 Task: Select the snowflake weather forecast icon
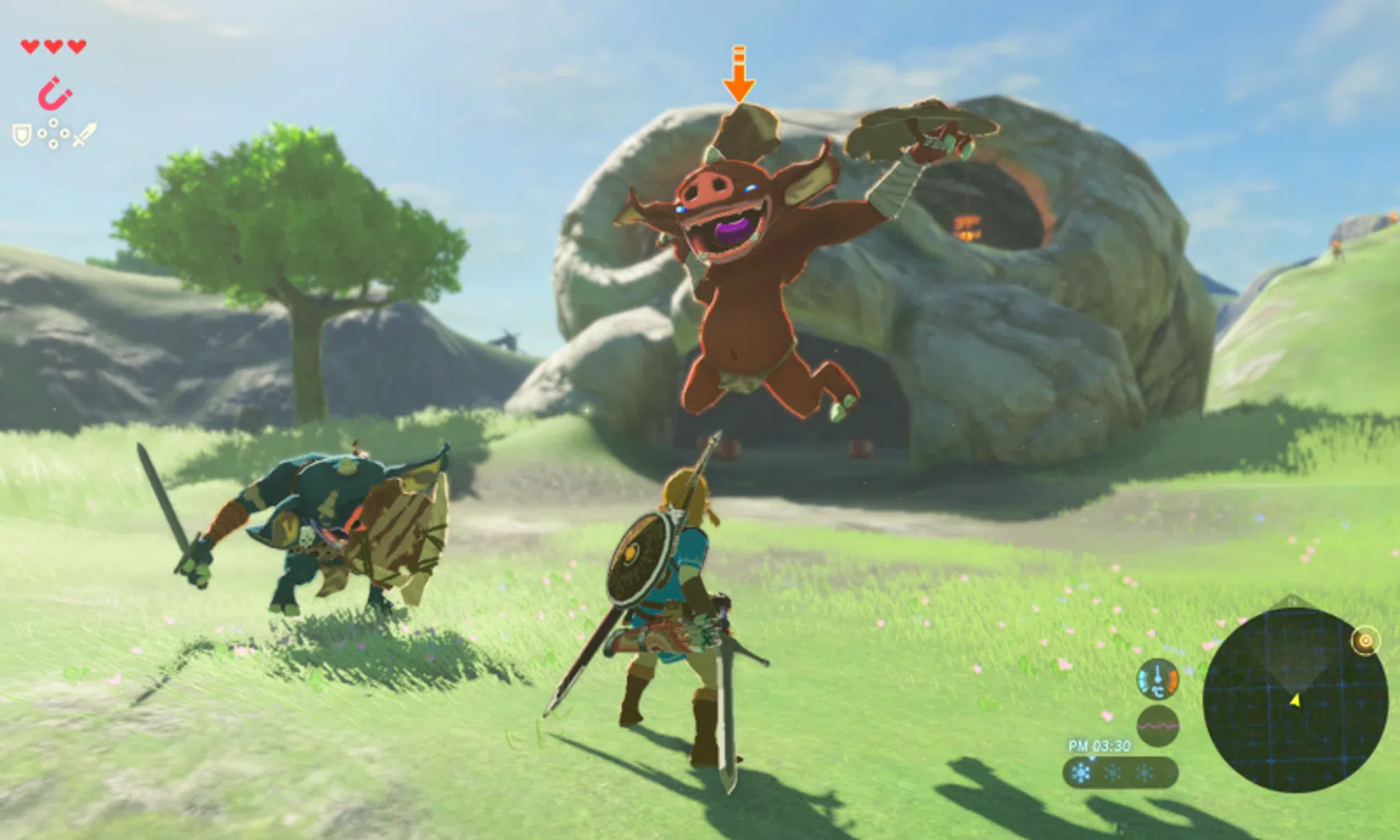click(1080, 772)
